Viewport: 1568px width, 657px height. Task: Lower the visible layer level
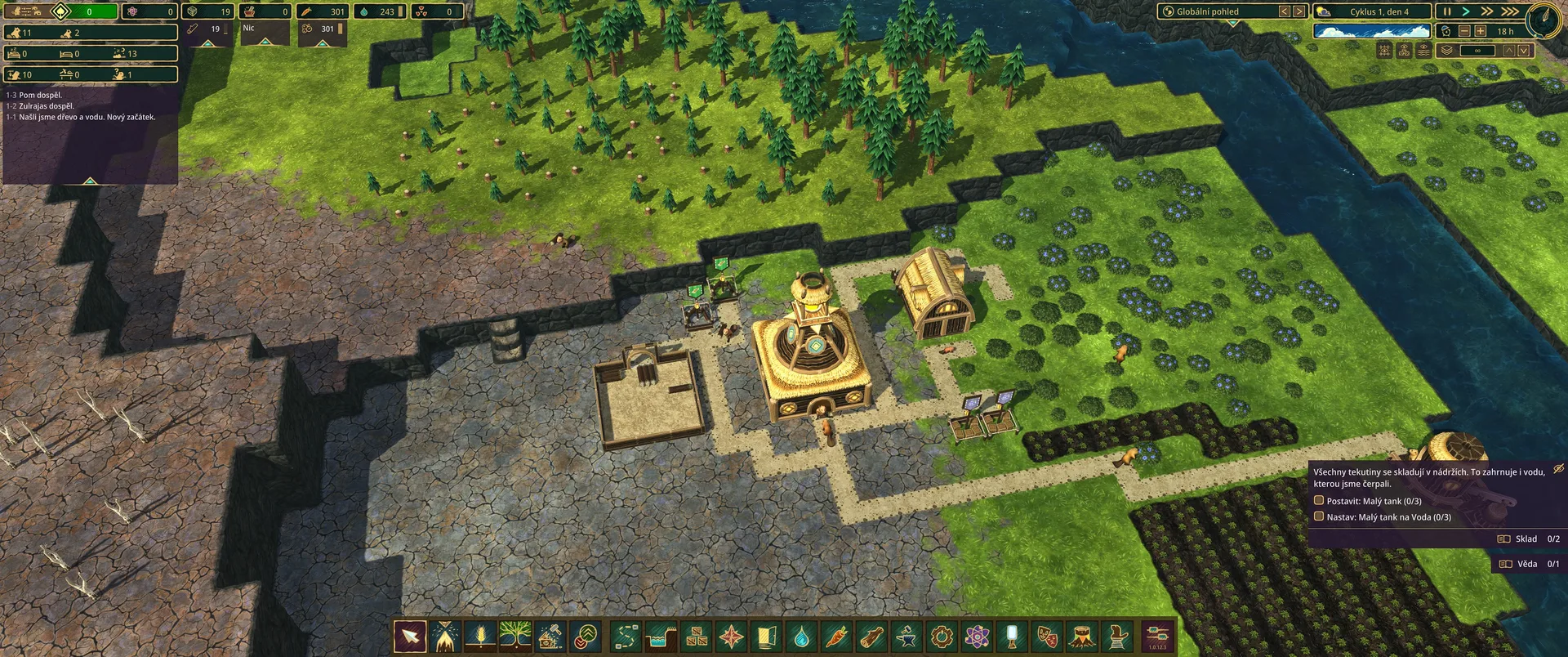[x=1524, y=51]
